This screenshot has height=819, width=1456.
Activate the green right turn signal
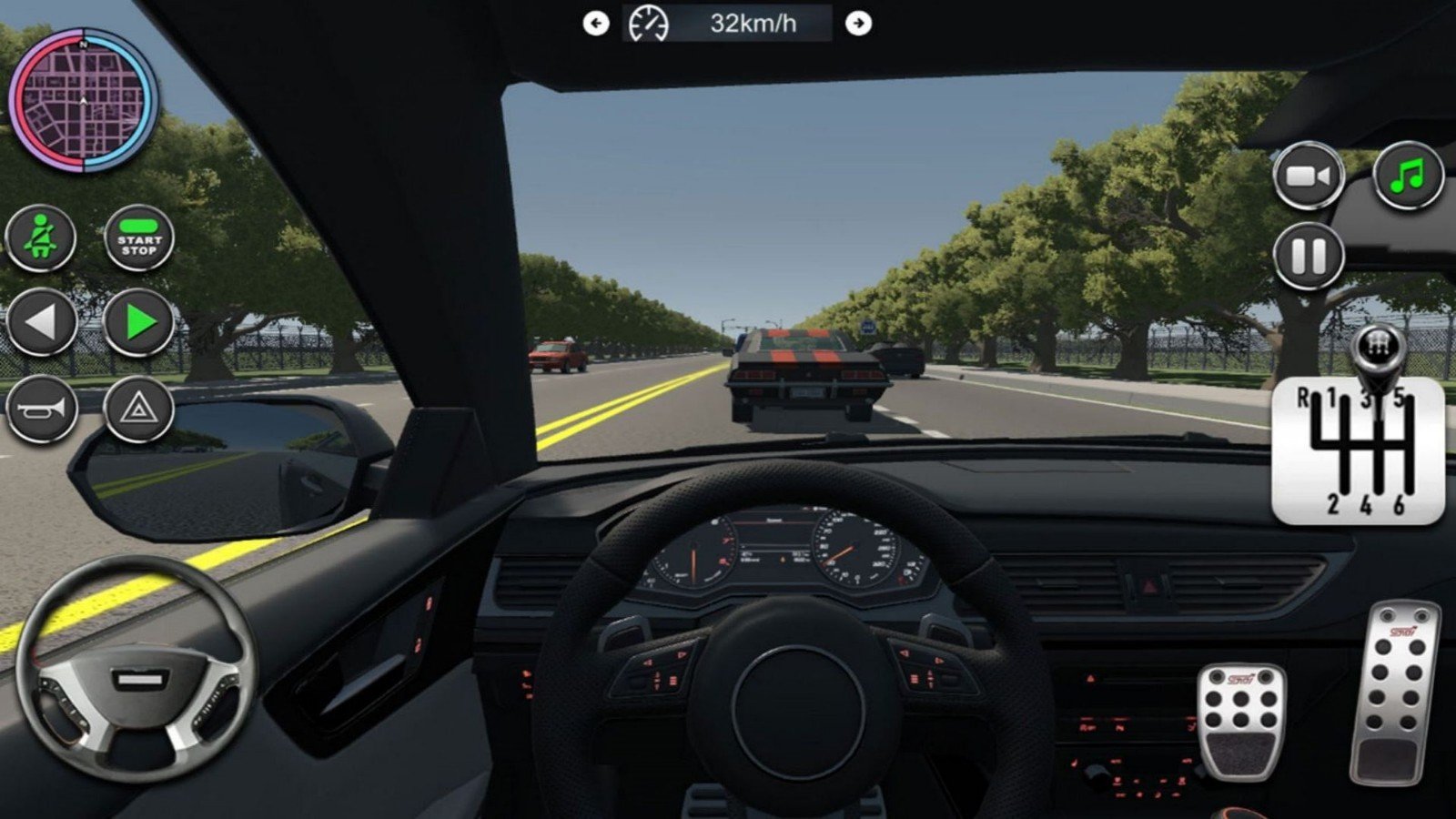click(x=138, y=322)
